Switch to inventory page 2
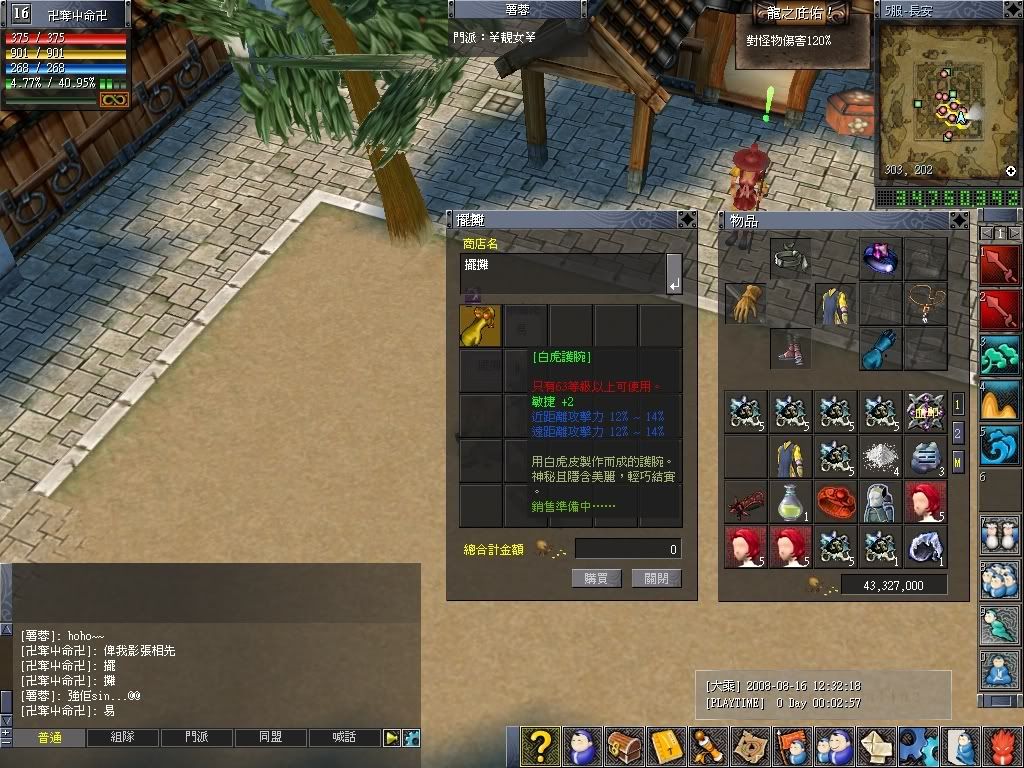 (x=958, y=432)
